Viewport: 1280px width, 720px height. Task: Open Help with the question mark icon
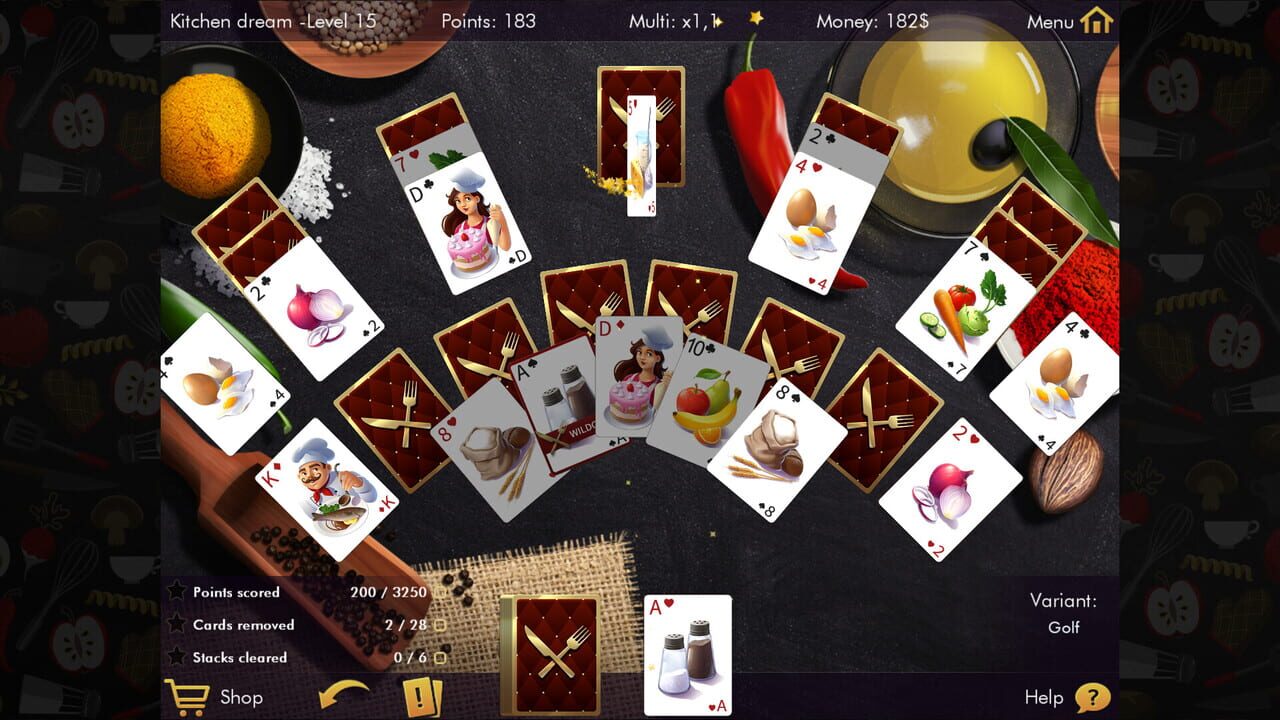[x=1094, y=698]
